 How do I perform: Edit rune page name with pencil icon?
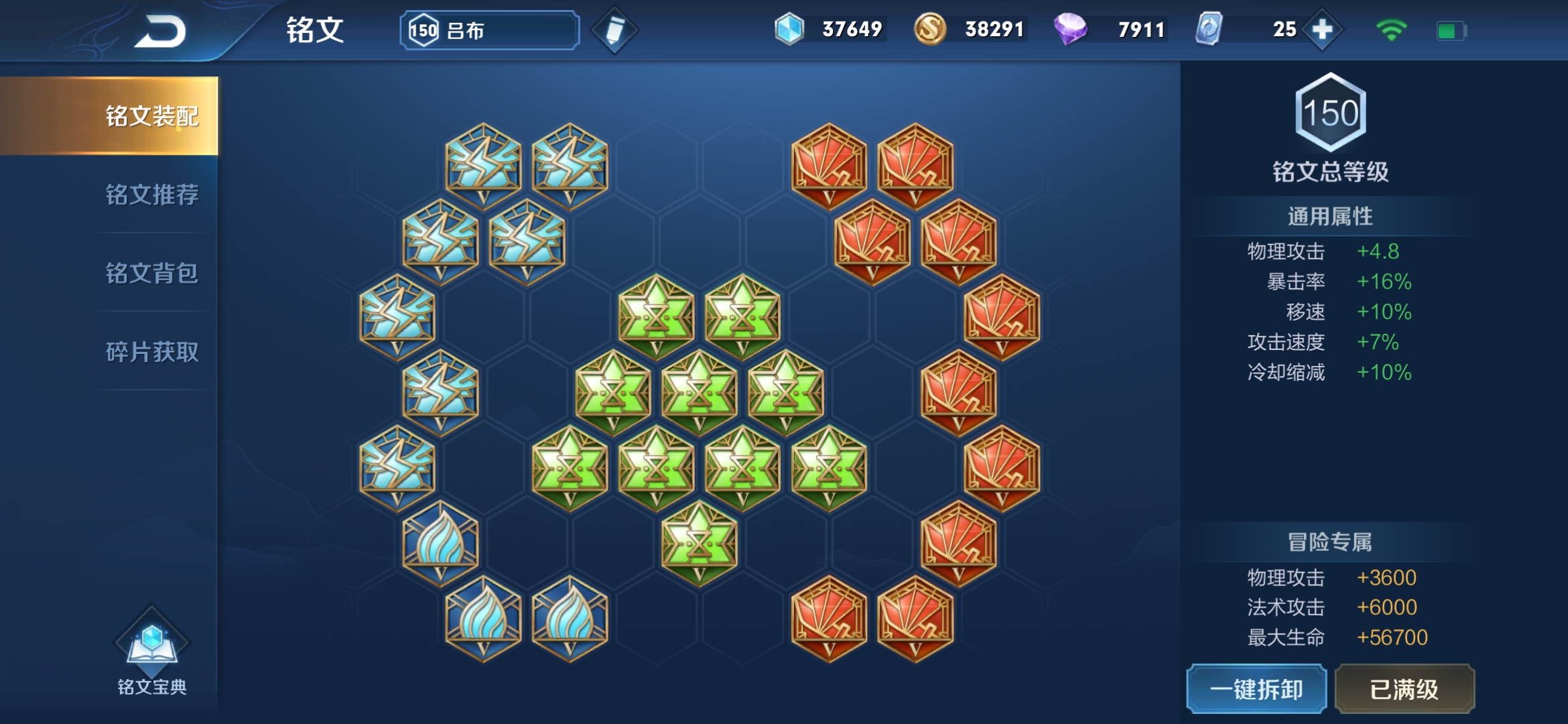(614, 30)
